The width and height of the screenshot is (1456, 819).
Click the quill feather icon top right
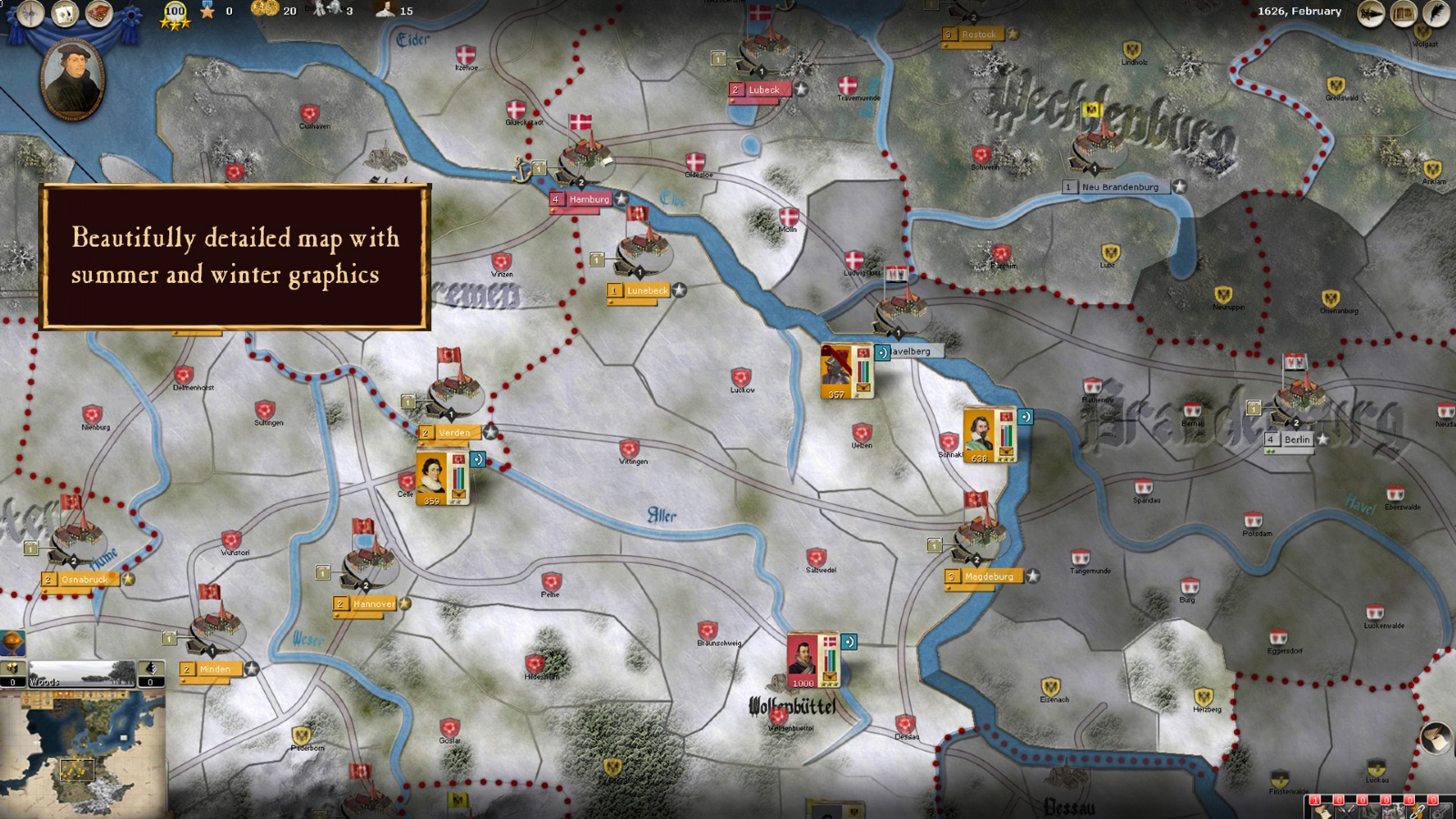[1436, 13]
